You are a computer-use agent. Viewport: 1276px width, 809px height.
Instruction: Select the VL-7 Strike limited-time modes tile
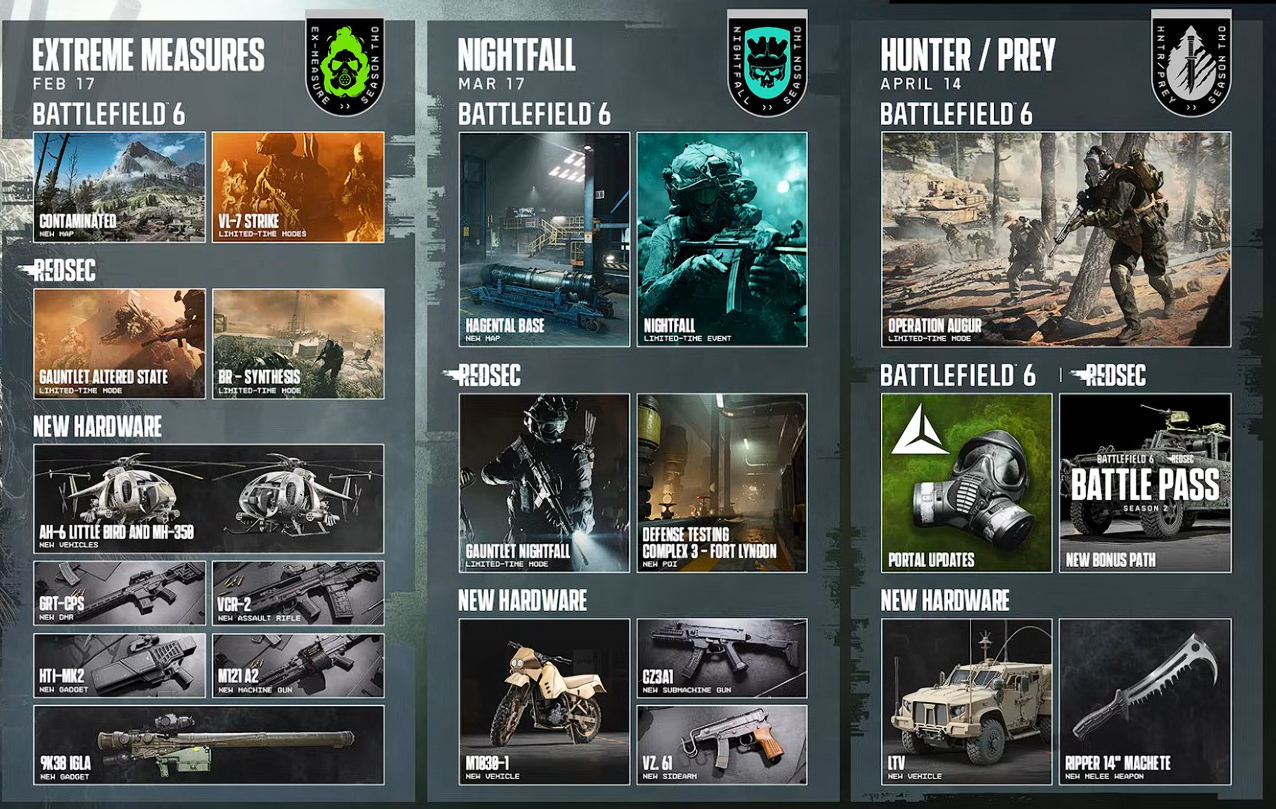298,187
